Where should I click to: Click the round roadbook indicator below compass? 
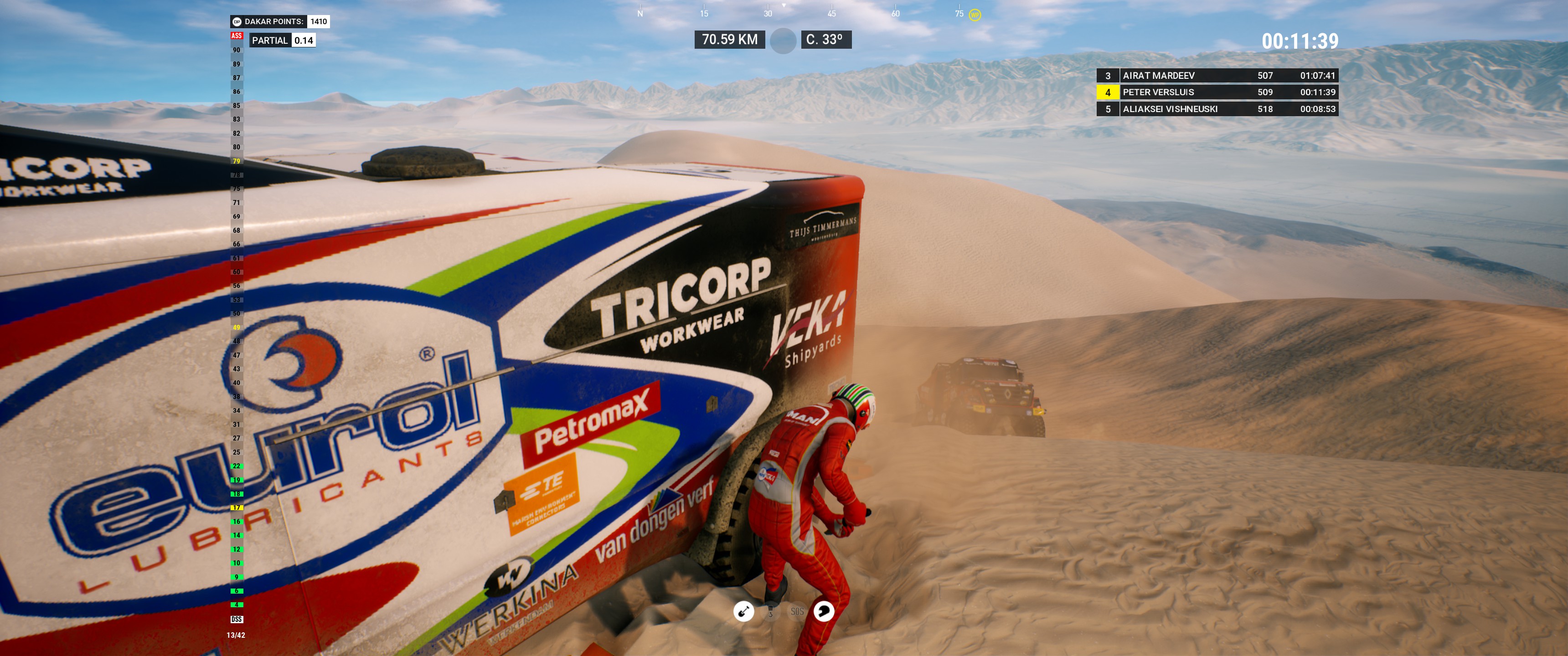[783, 40]
